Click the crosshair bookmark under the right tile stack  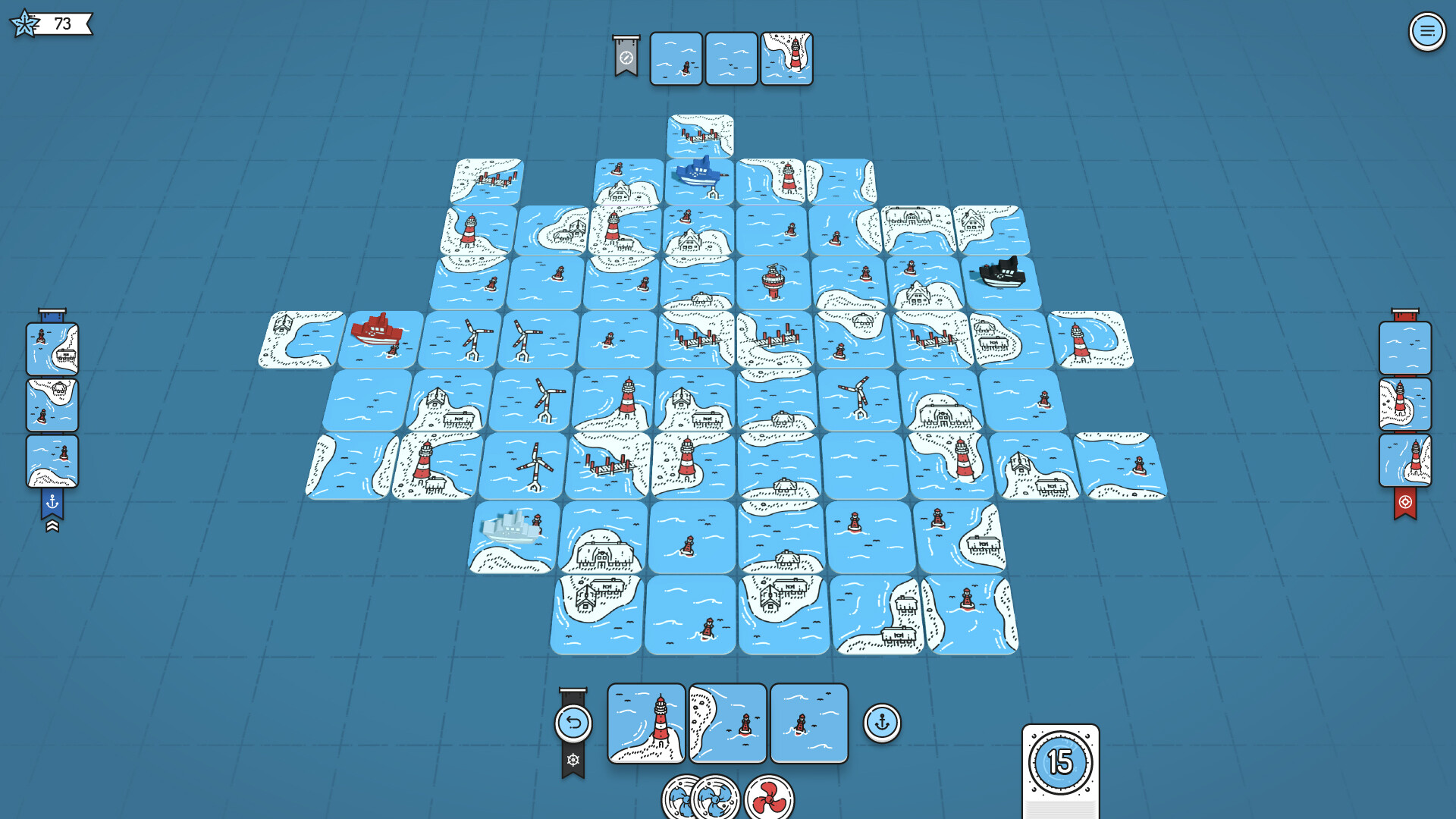tap(1407, 500)
